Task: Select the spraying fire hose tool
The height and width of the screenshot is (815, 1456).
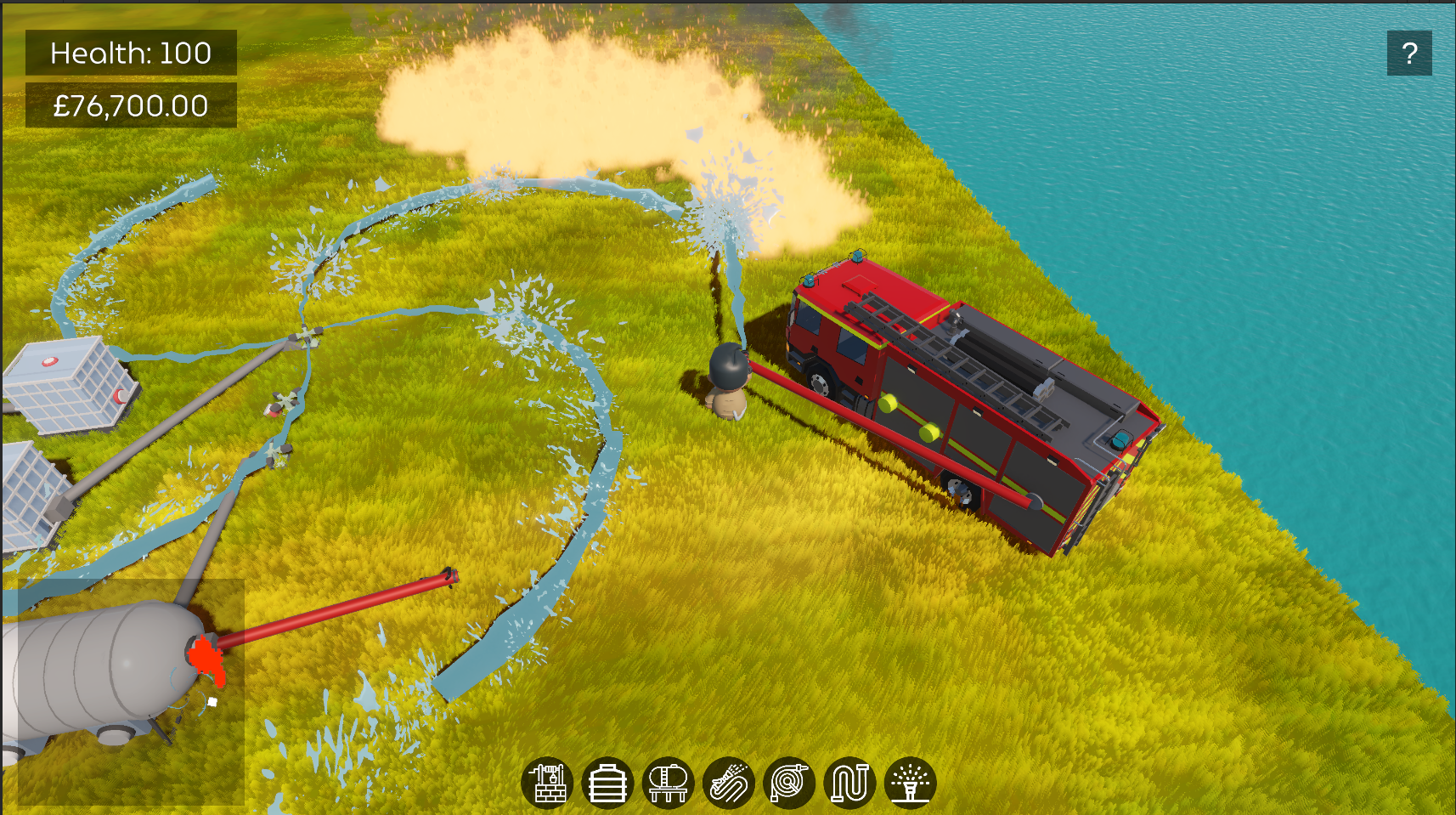Action: pyautogui.click(x=729, y=782)
